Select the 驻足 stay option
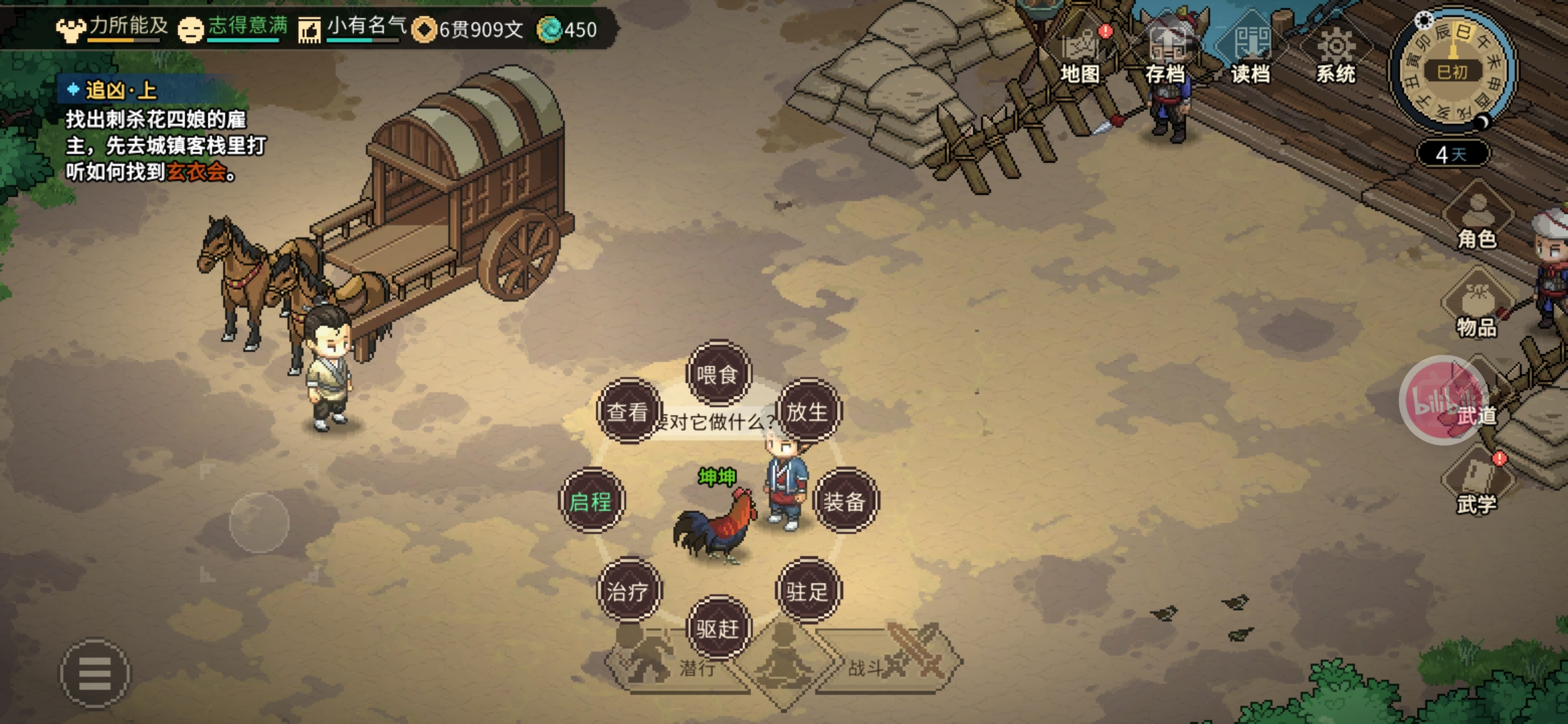 (x=808, y=591)
